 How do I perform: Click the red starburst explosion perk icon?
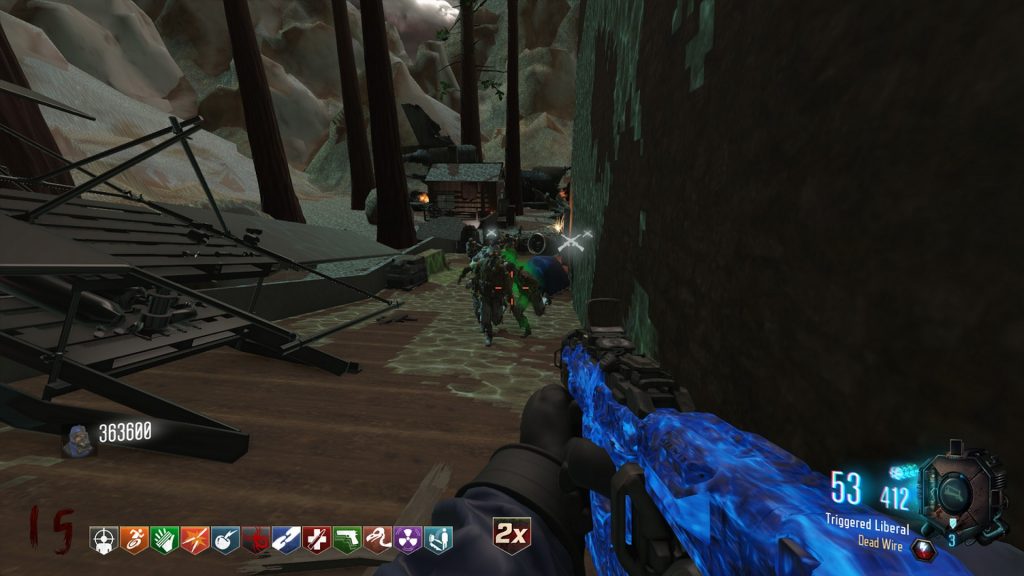tap(195, 540)
